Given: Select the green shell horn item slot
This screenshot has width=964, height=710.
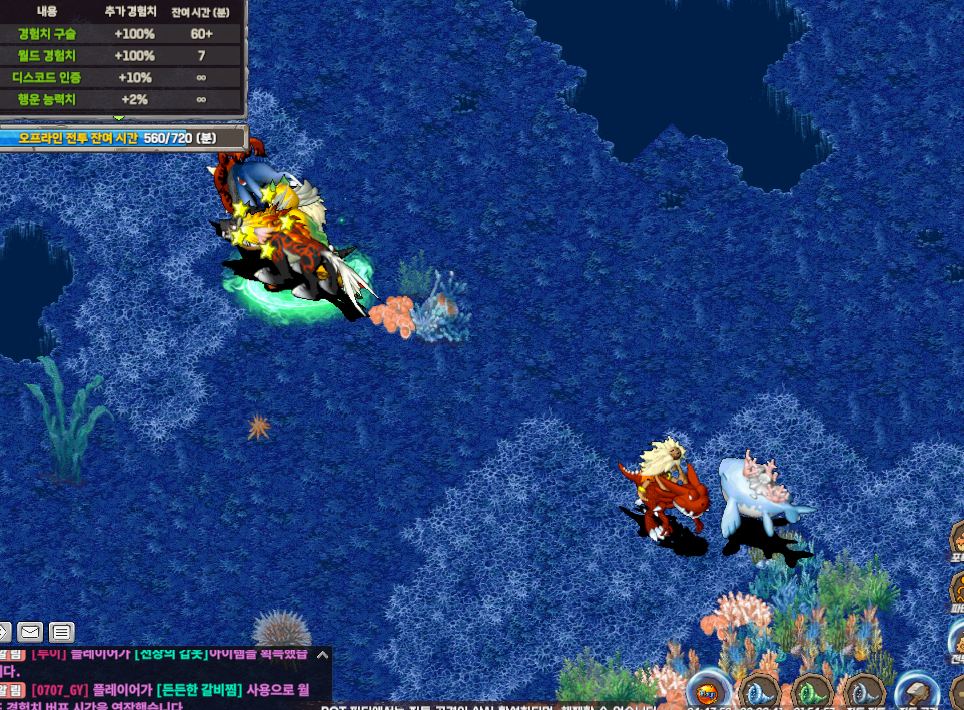Looking at the screenshot, I should (x=811, y=692).
